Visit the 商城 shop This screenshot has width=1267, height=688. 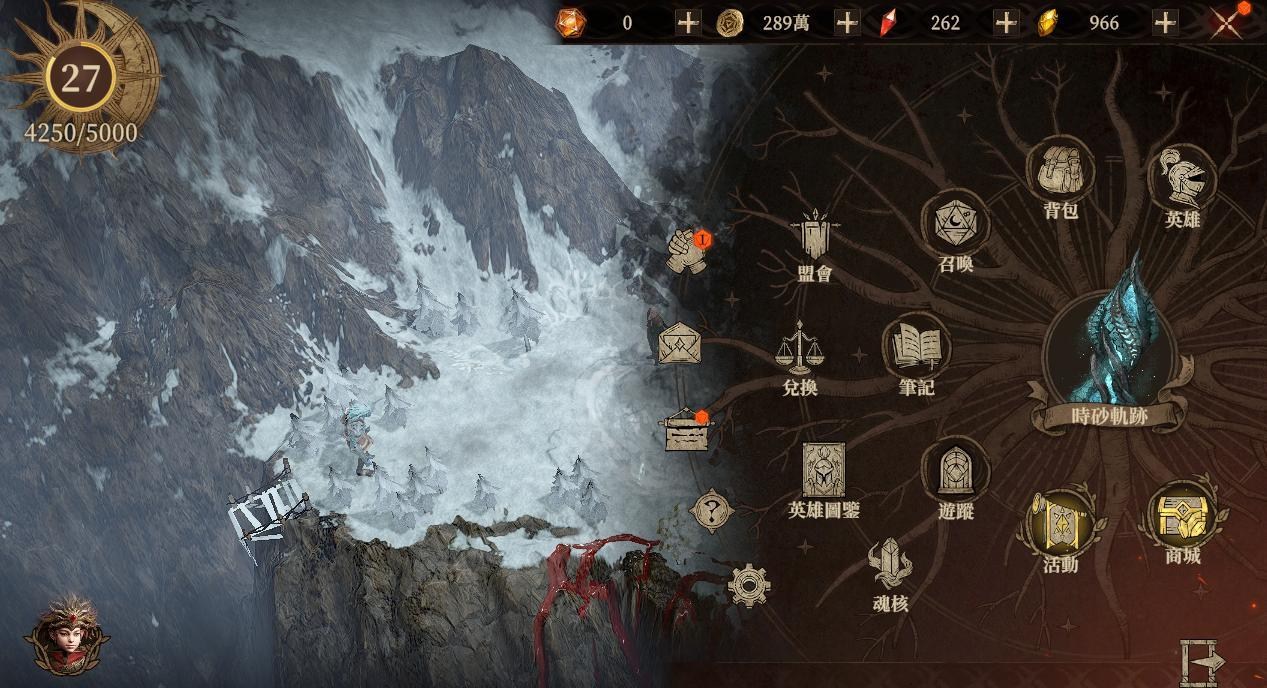(1182, 516)
